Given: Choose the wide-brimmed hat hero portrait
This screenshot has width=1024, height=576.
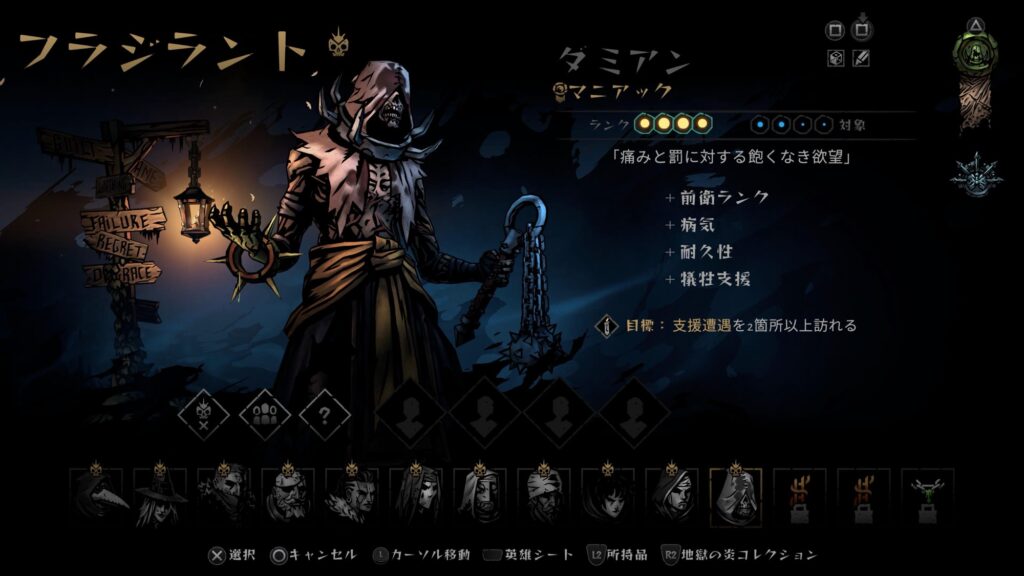Looking at the screenshot, I should click(x=158, y=495).
